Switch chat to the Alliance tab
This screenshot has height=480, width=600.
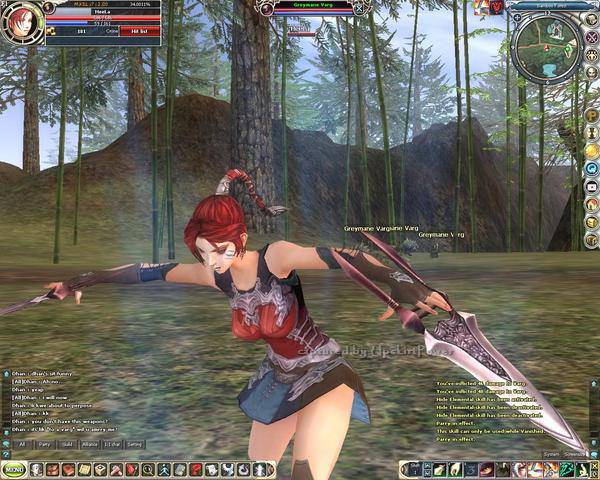(x=90, y=443)
